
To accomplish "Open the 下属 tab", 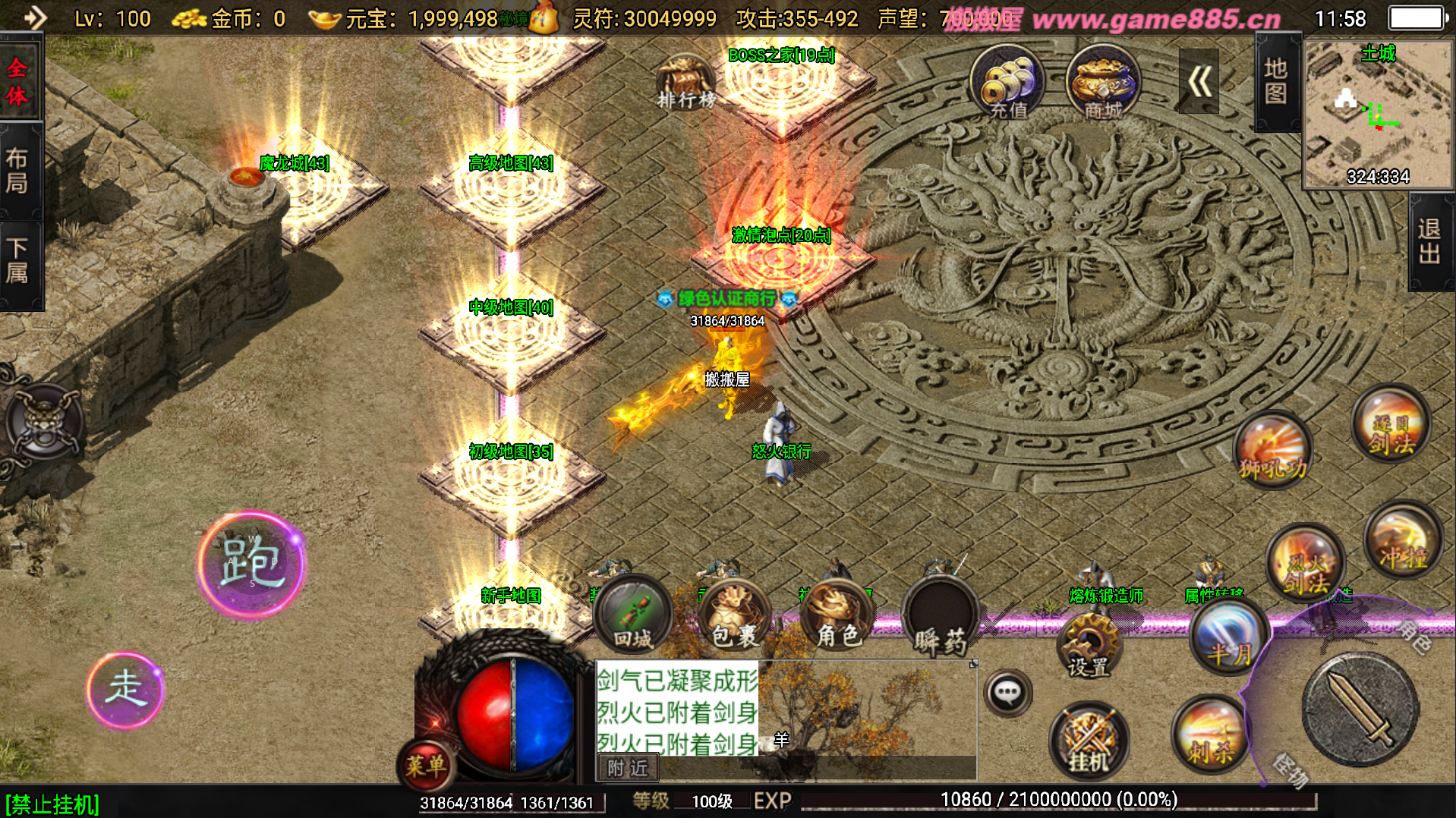I will [x=18, y=260].
